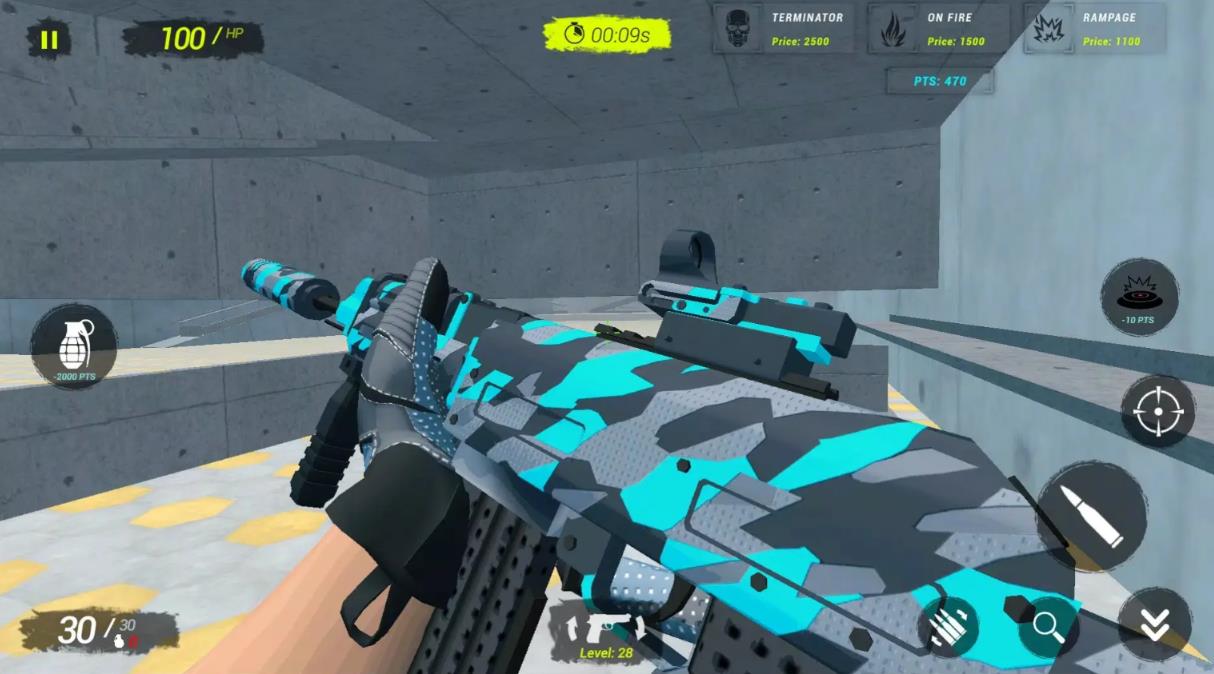Viewport: 1214px width, 674px height.
Task: Buy the Terminator perk
Action: 783,29
